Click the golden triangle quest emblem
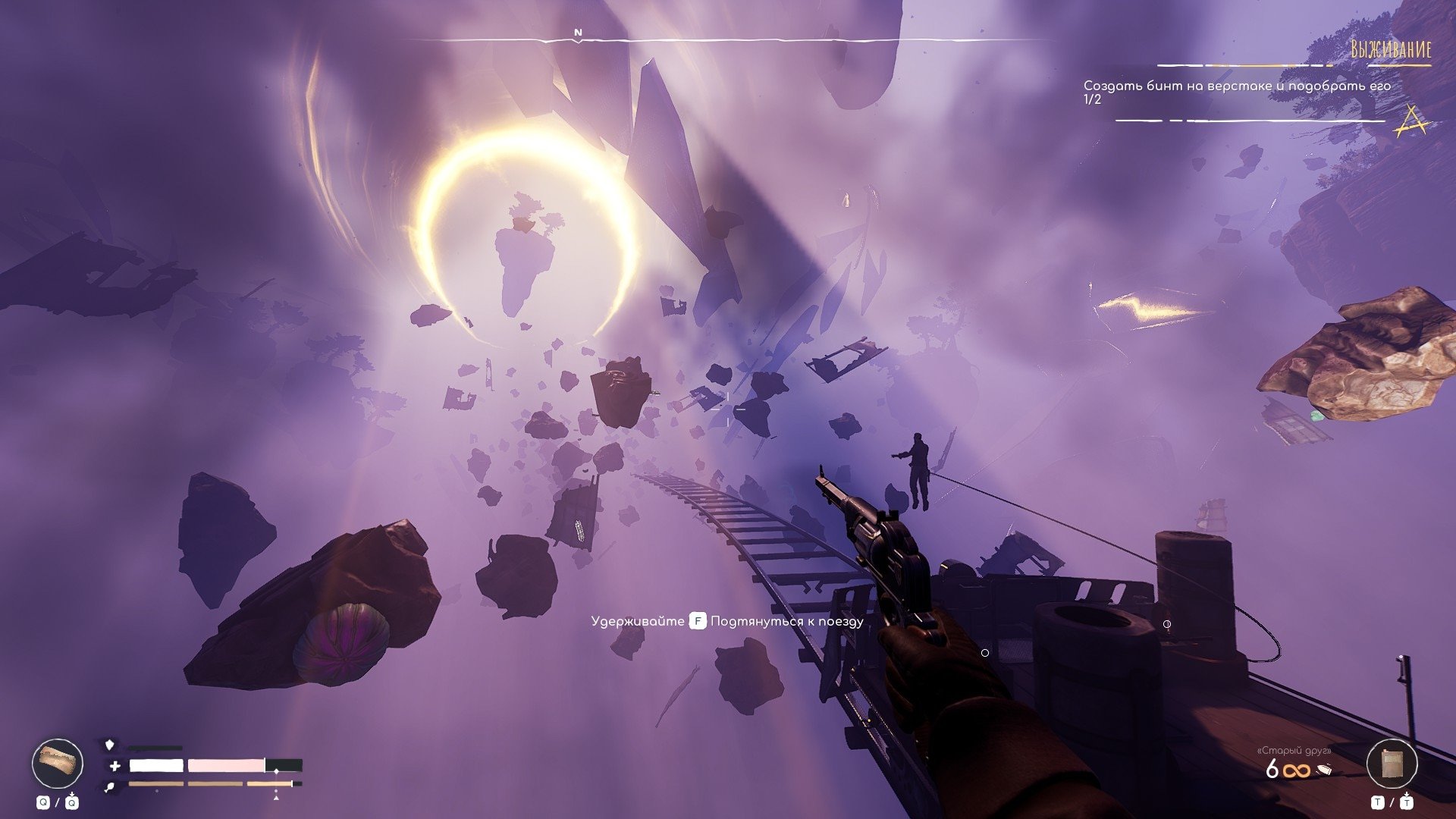The height and width of the screenshot is (819, 1456). [1411, 121]
